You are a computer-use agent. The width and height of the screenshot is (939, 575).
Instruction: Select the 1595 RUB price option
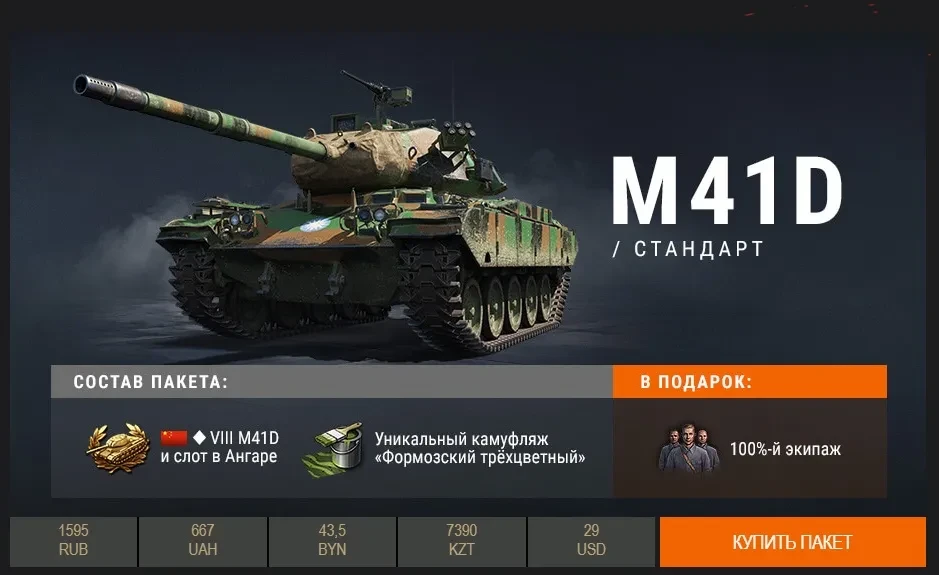tap(74, 542)
